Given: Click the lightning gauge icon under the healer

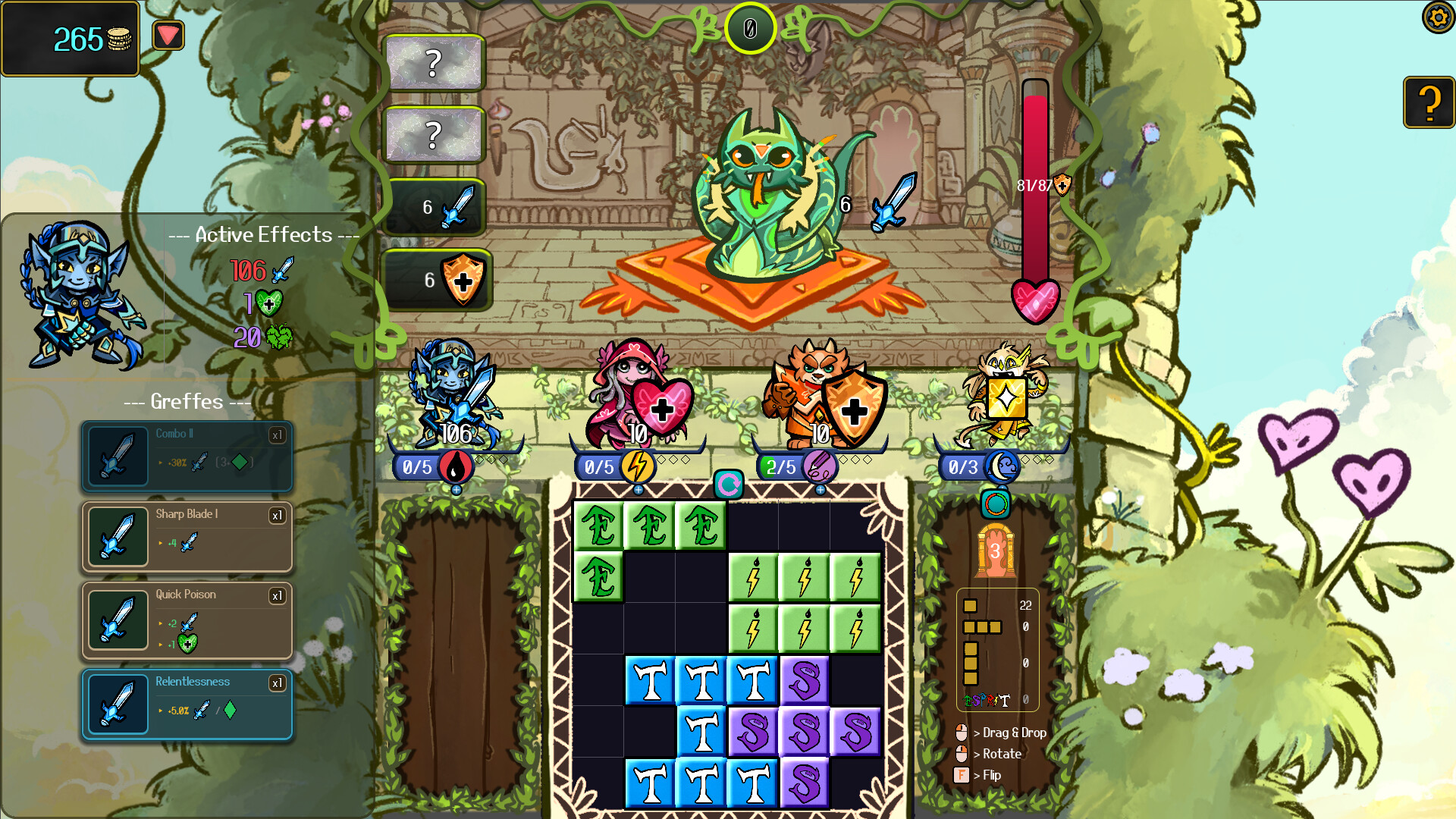Looking at the screenshot, I should (639, 467).
